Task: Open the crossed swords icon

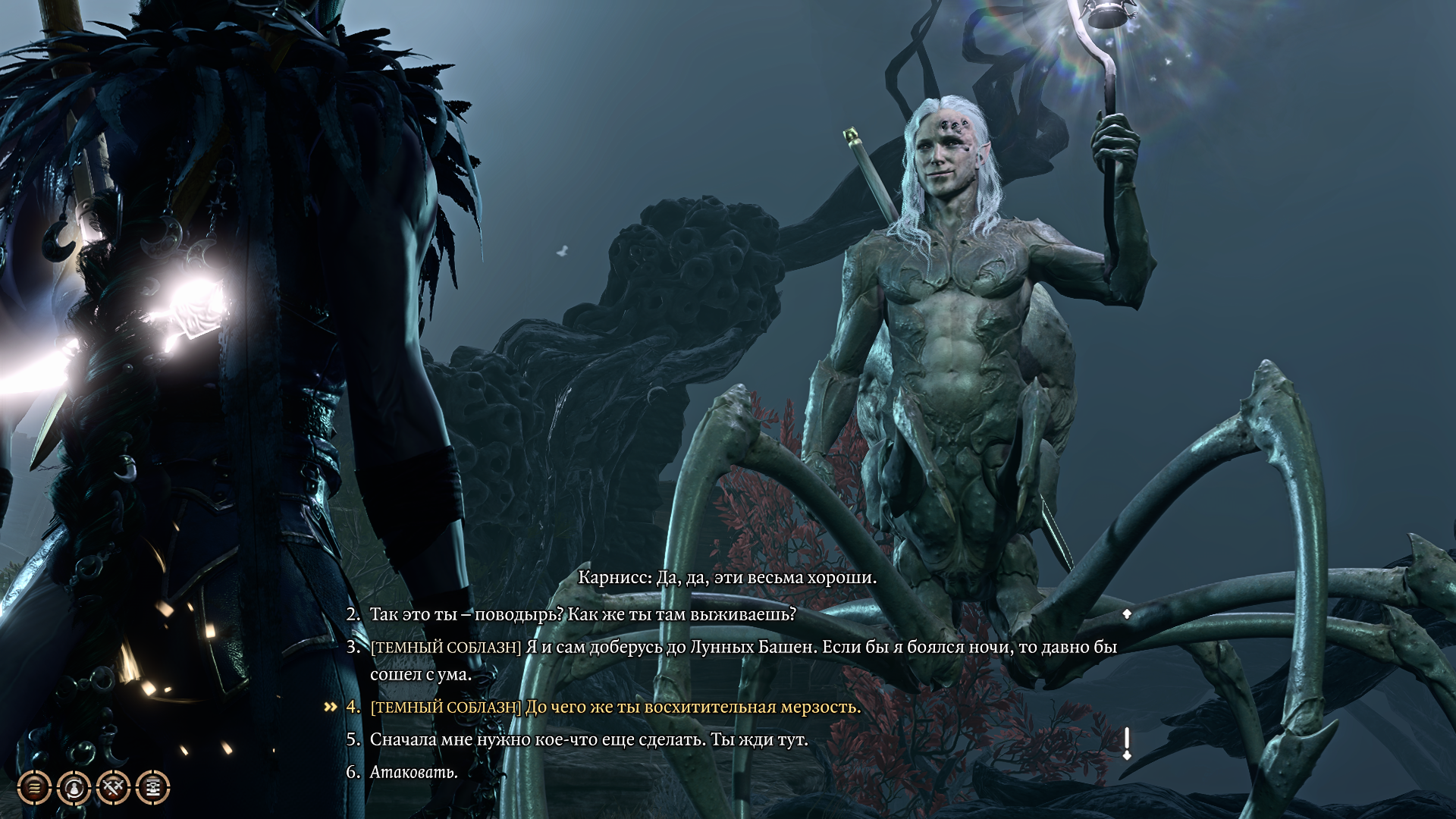Action: [114, 789]
